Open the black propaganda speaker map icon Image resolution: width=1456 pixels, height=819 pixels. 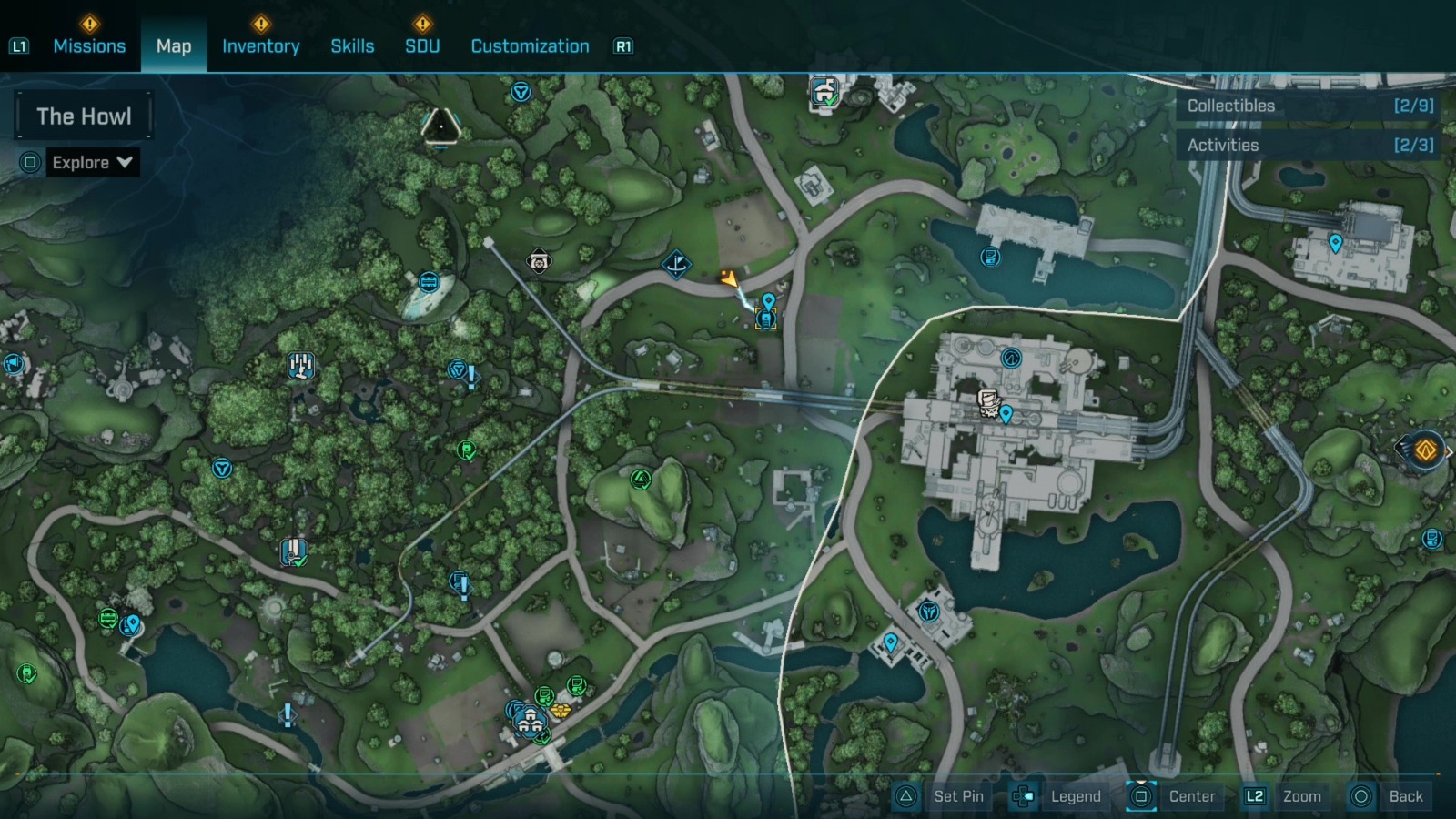(538, 261)
